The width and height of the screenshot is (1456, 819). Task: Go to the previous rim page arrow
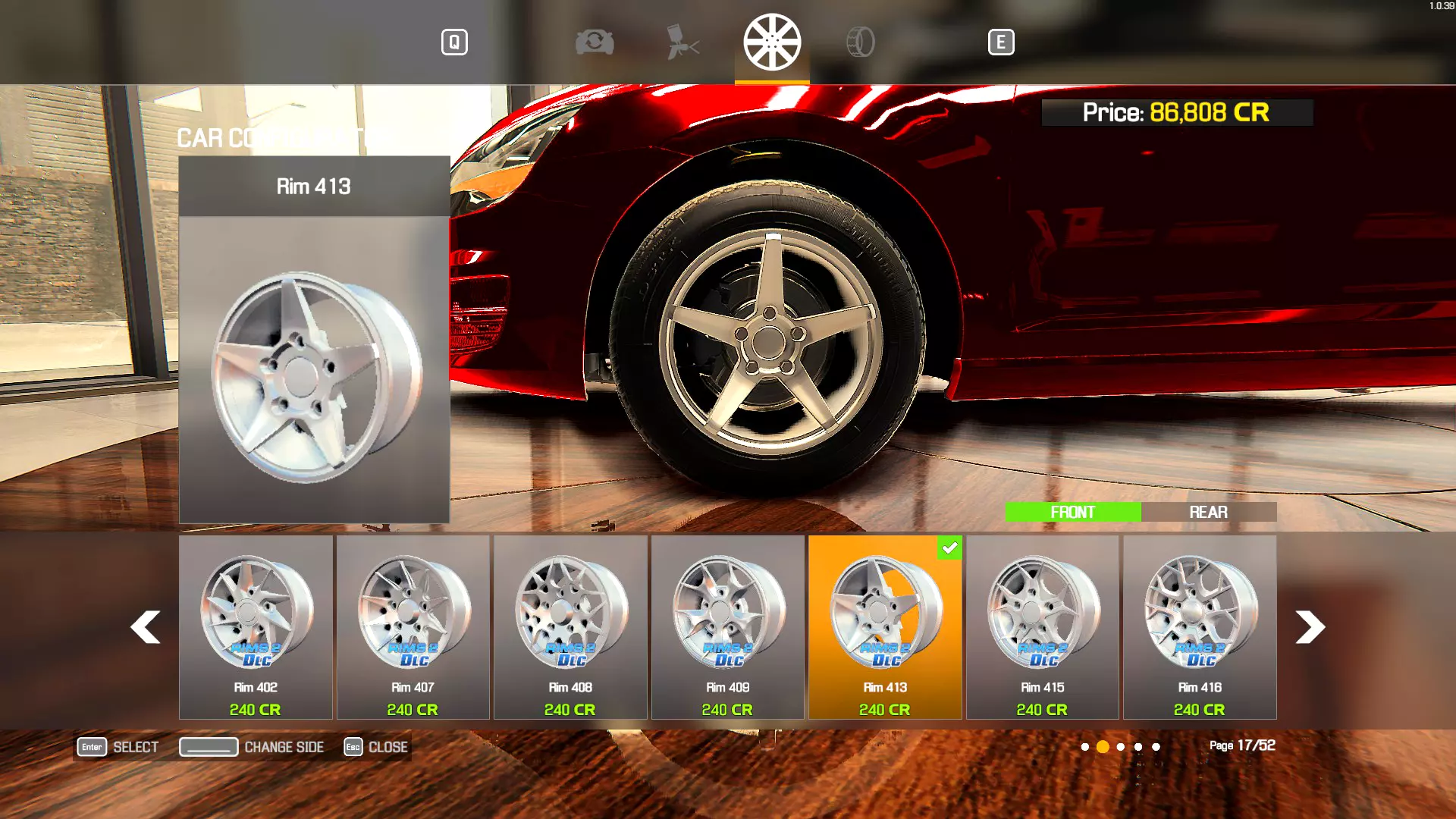pyautogui.click(x=145, y=627)
